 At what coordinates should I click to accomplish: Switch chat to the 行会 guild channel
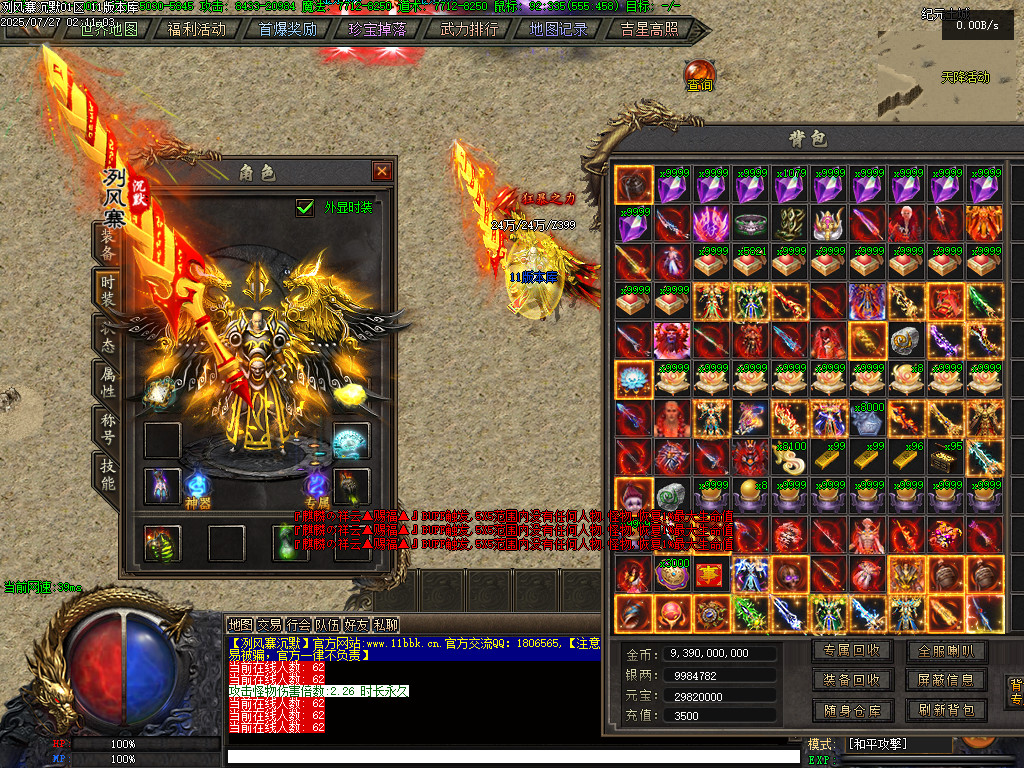[x=299, y=625]
